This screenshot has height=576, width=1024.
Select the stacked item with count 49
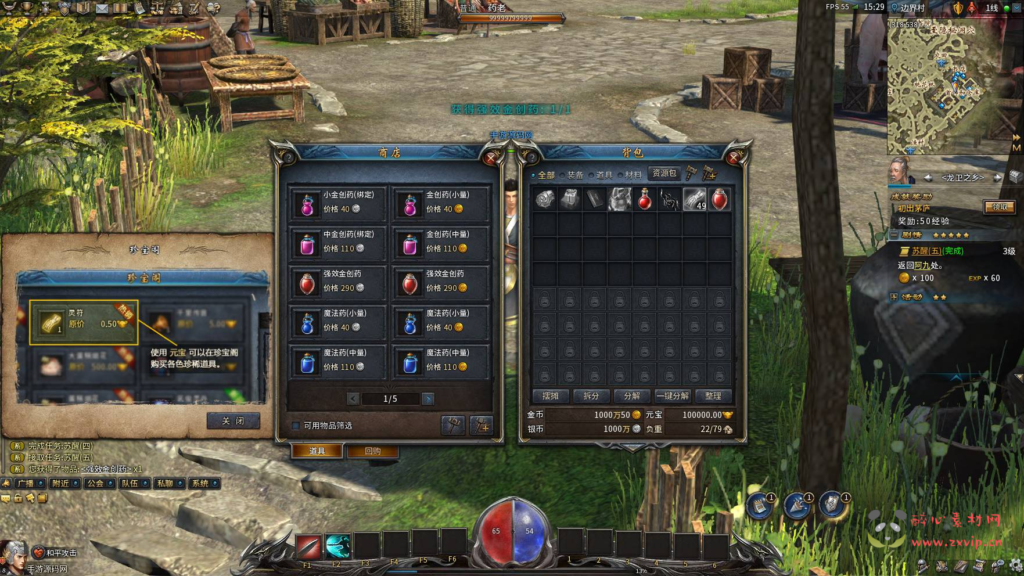[695, 199]
